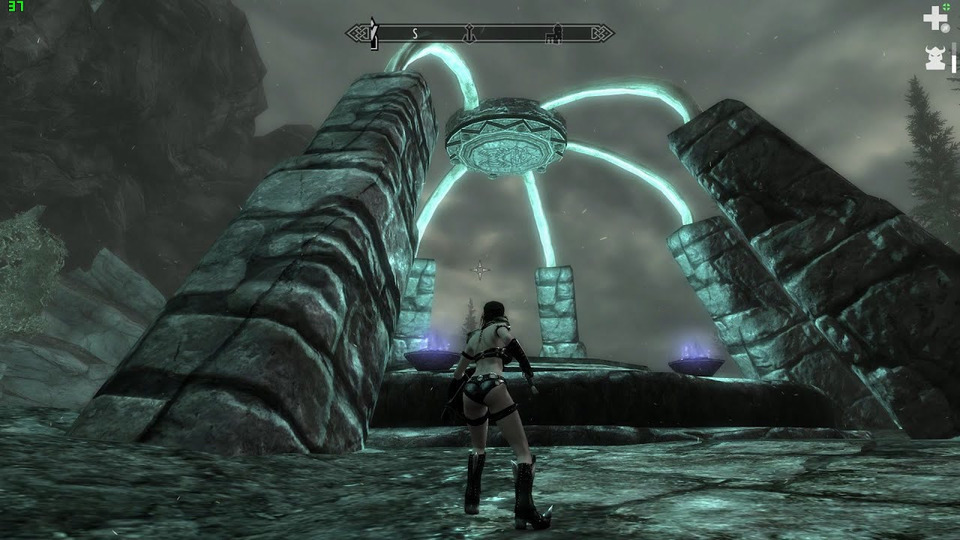The height and width of the screenshot is (540, 960).
Task: Select the horned helmet character icon
Action: pyautogui.click(x=935, y=59)
